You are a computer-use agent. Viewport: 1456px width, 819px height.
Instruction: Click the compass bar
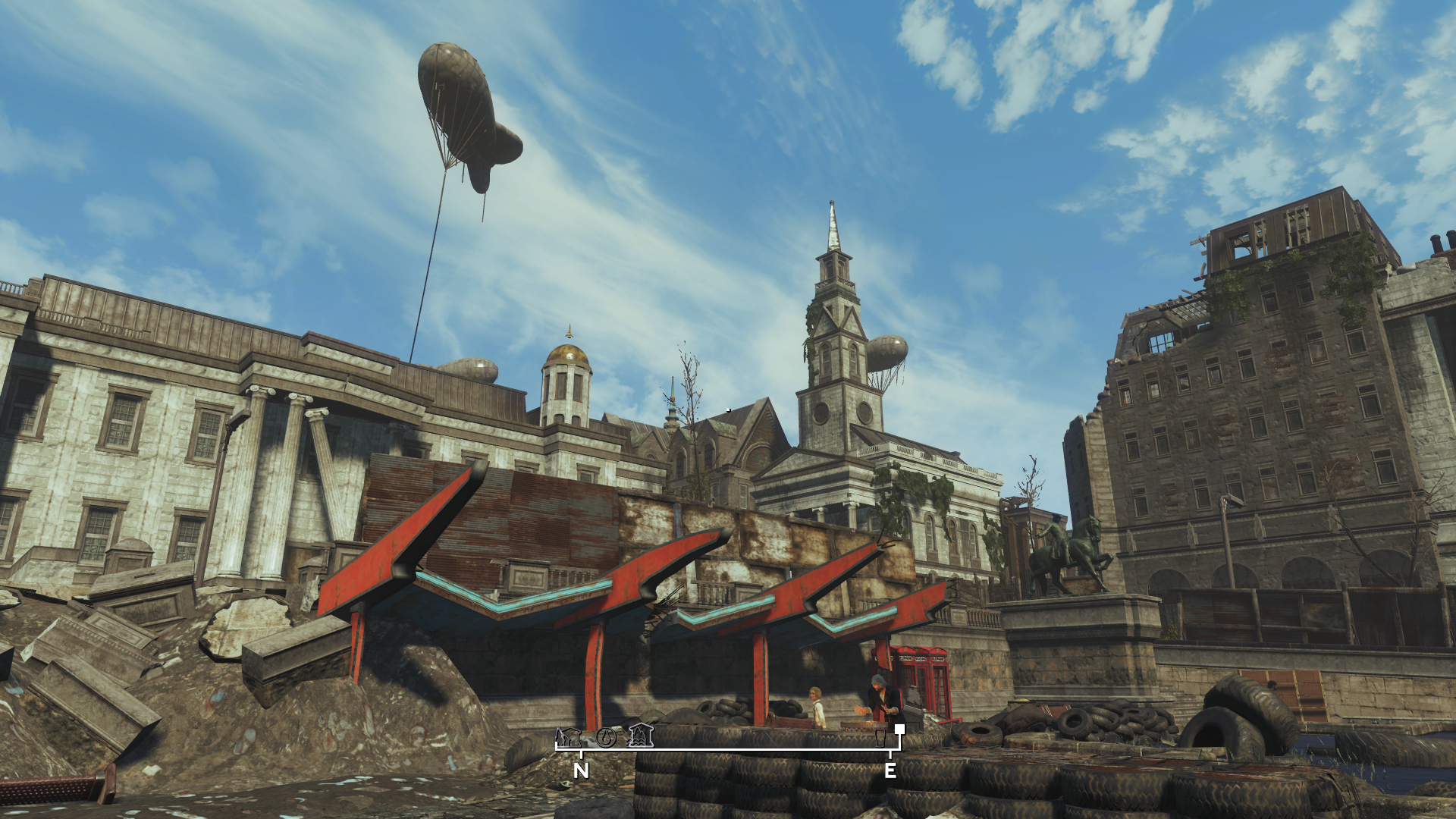tap(728, 749)
